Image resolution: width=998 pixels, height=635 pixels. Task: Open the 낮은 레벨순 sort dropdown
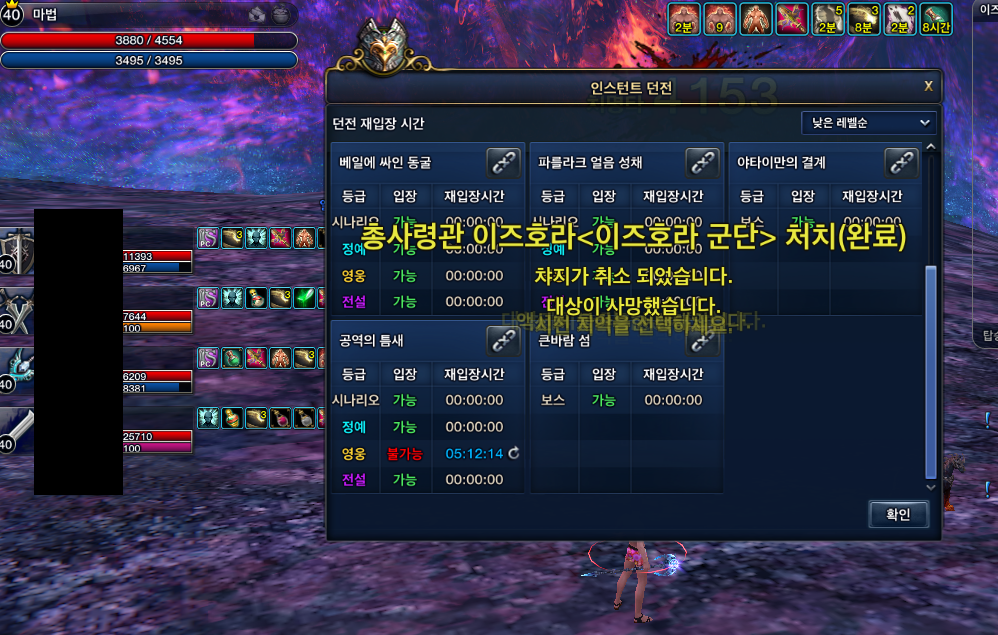[x=868, y=123]
